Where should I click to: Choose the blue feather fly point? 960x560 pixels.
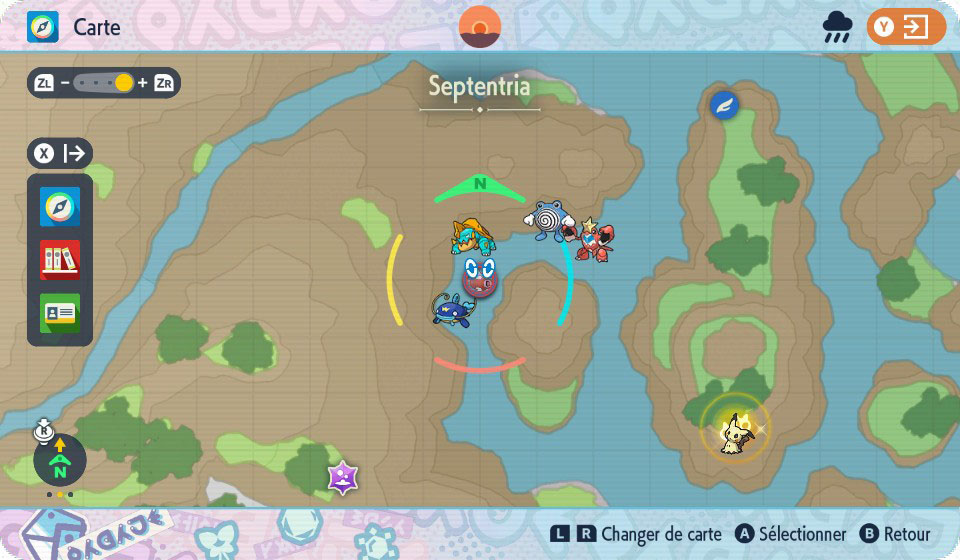click(724, 104)
